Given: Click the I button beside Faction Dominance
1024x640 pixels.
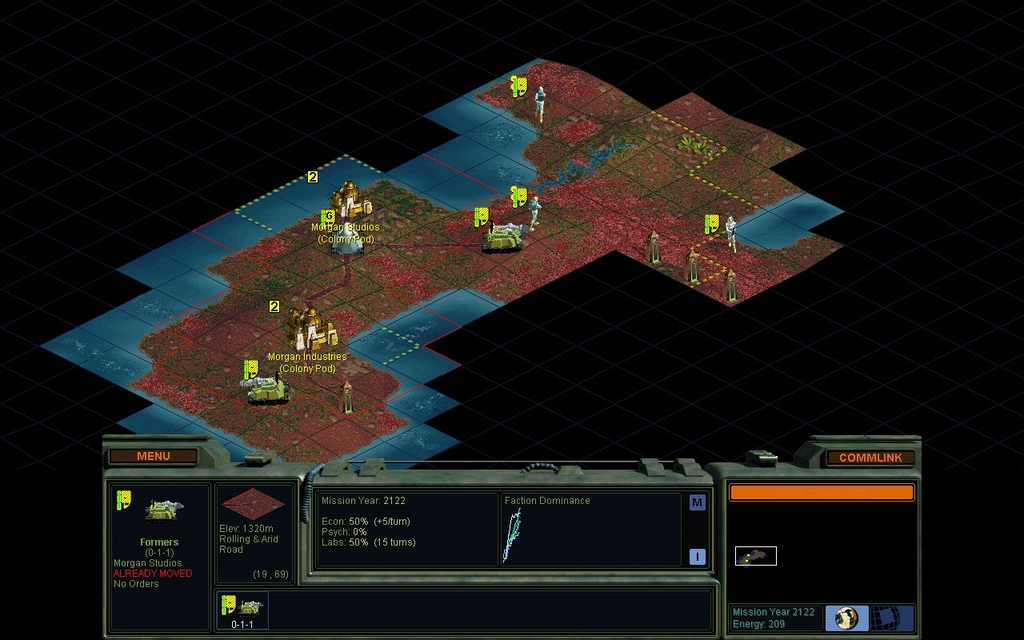Looking at the screenshot, I should [697, 557].
